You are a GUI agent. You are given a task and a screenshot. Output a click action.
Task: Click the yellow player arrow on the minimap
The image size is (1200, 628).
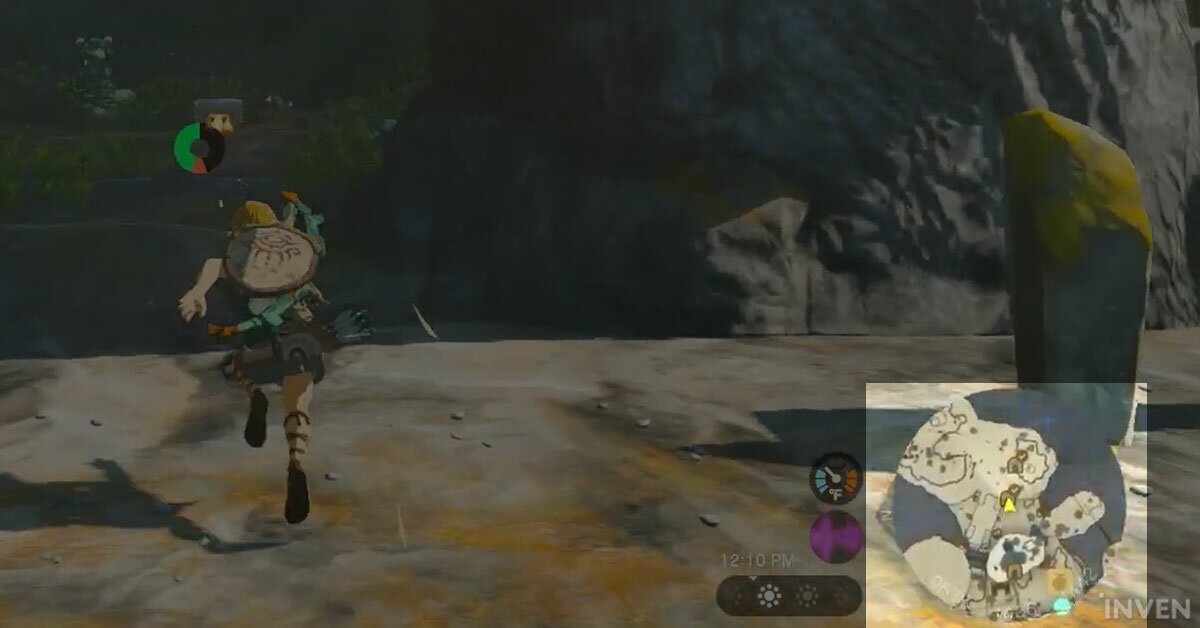tap(1009, 504)
